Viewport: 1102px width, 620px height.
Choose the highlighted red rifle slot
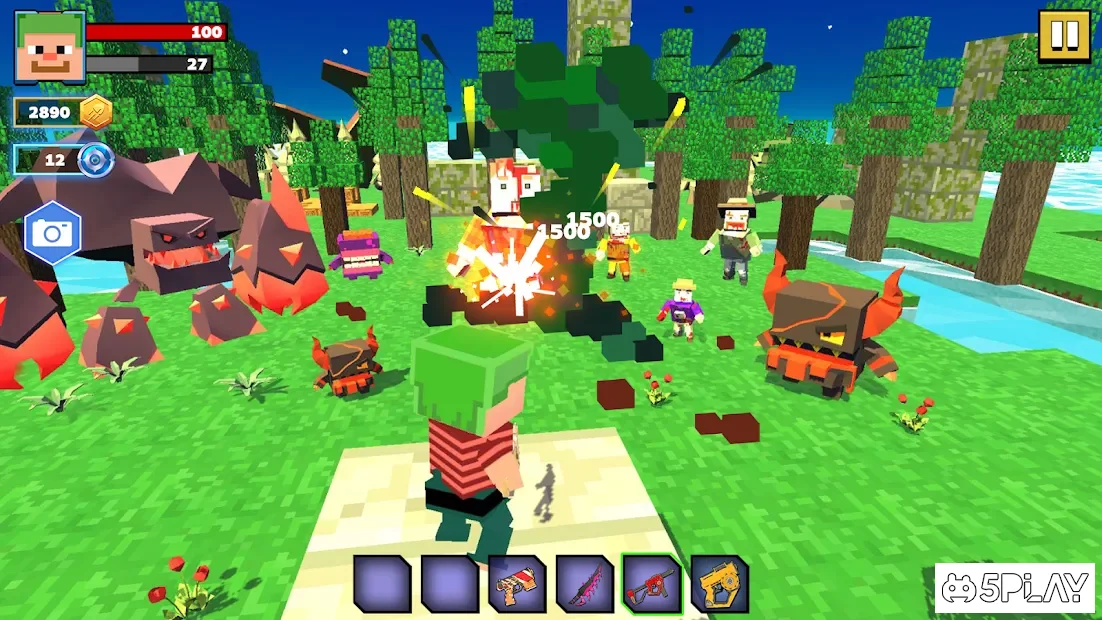[651, 583]
